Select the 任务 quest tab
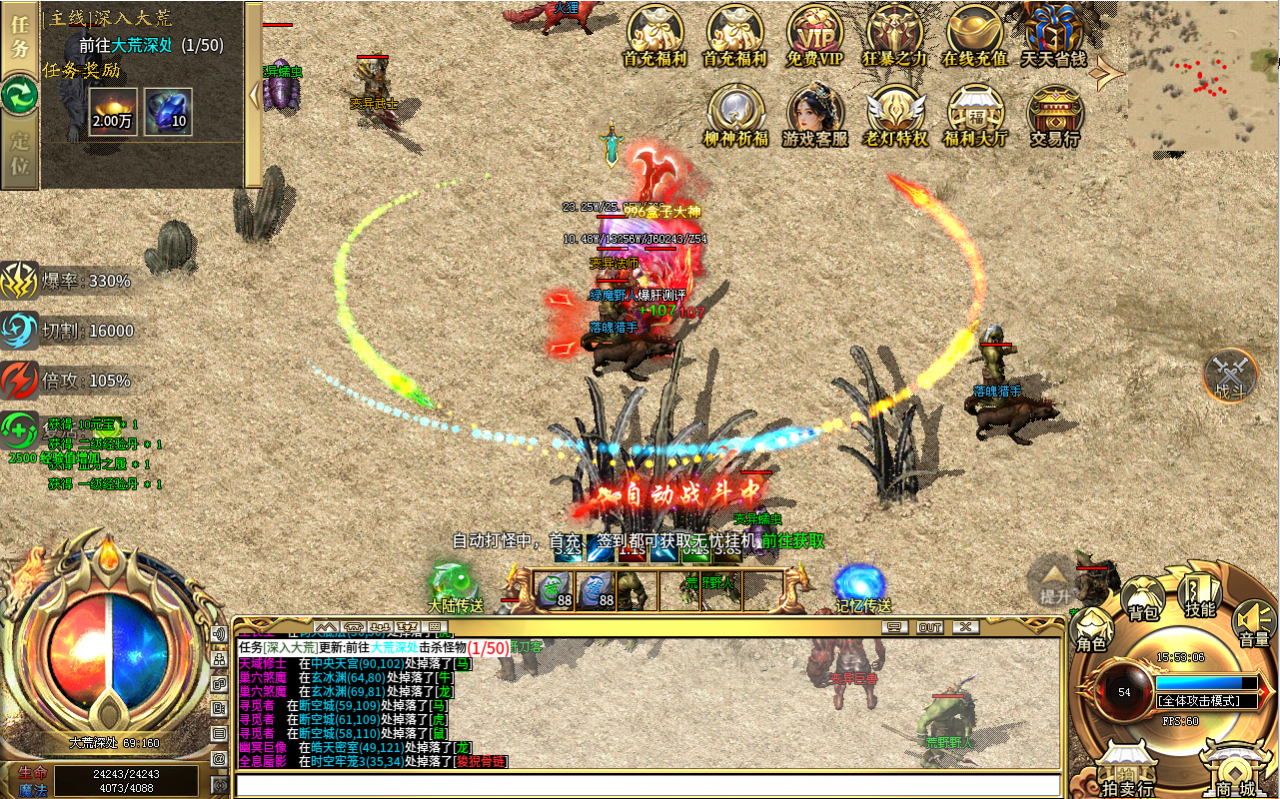The height and width of the screenshot is (799, 1280). coord(20,38)
